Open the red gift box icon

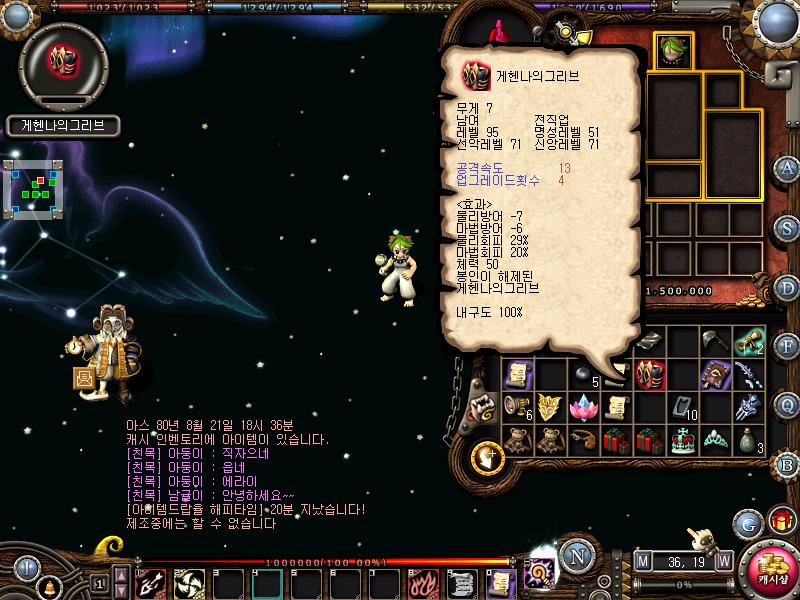(x=781, y=521)
